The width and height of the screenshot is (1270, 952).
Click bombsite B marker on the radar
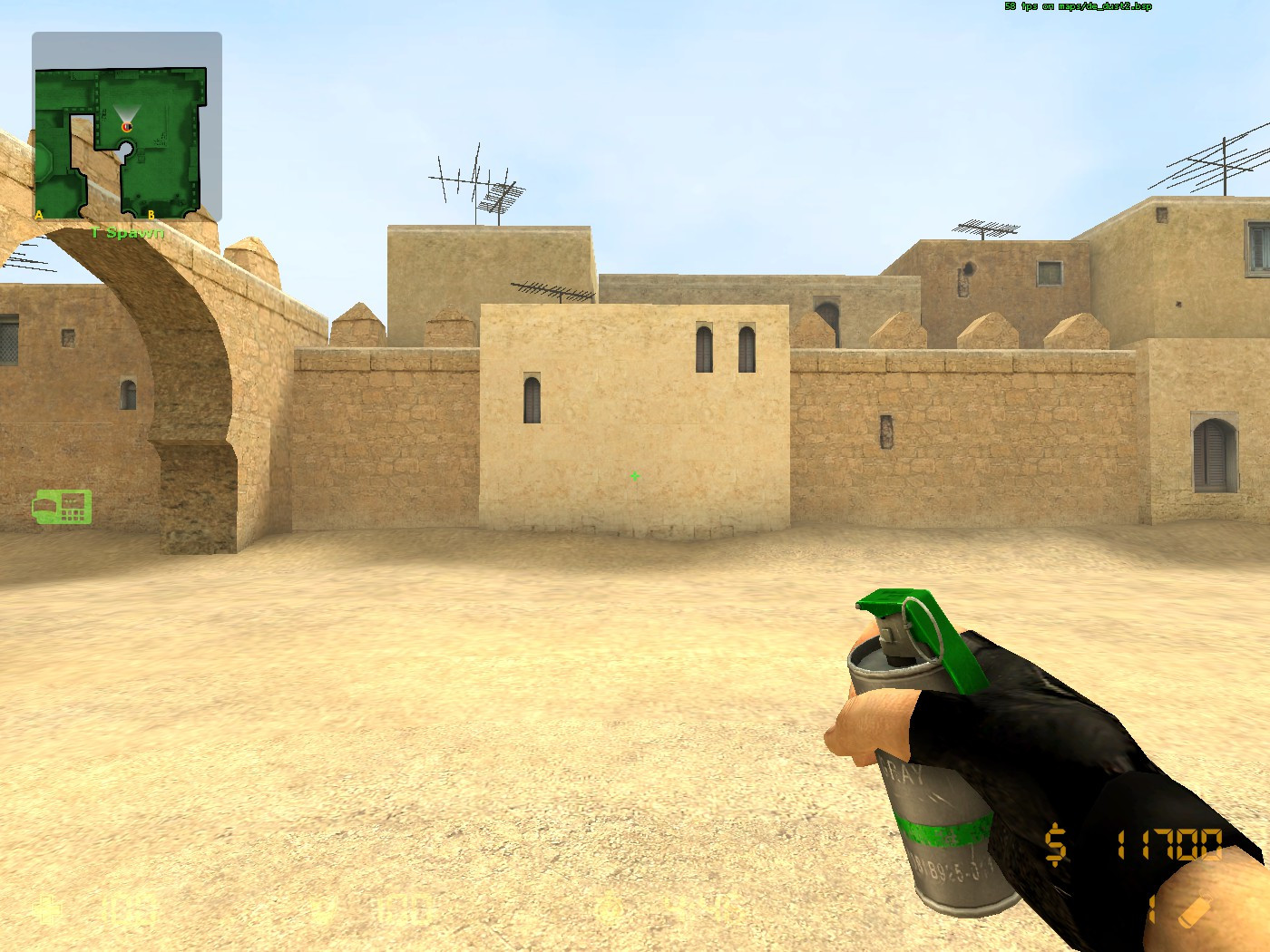(151, 214)
